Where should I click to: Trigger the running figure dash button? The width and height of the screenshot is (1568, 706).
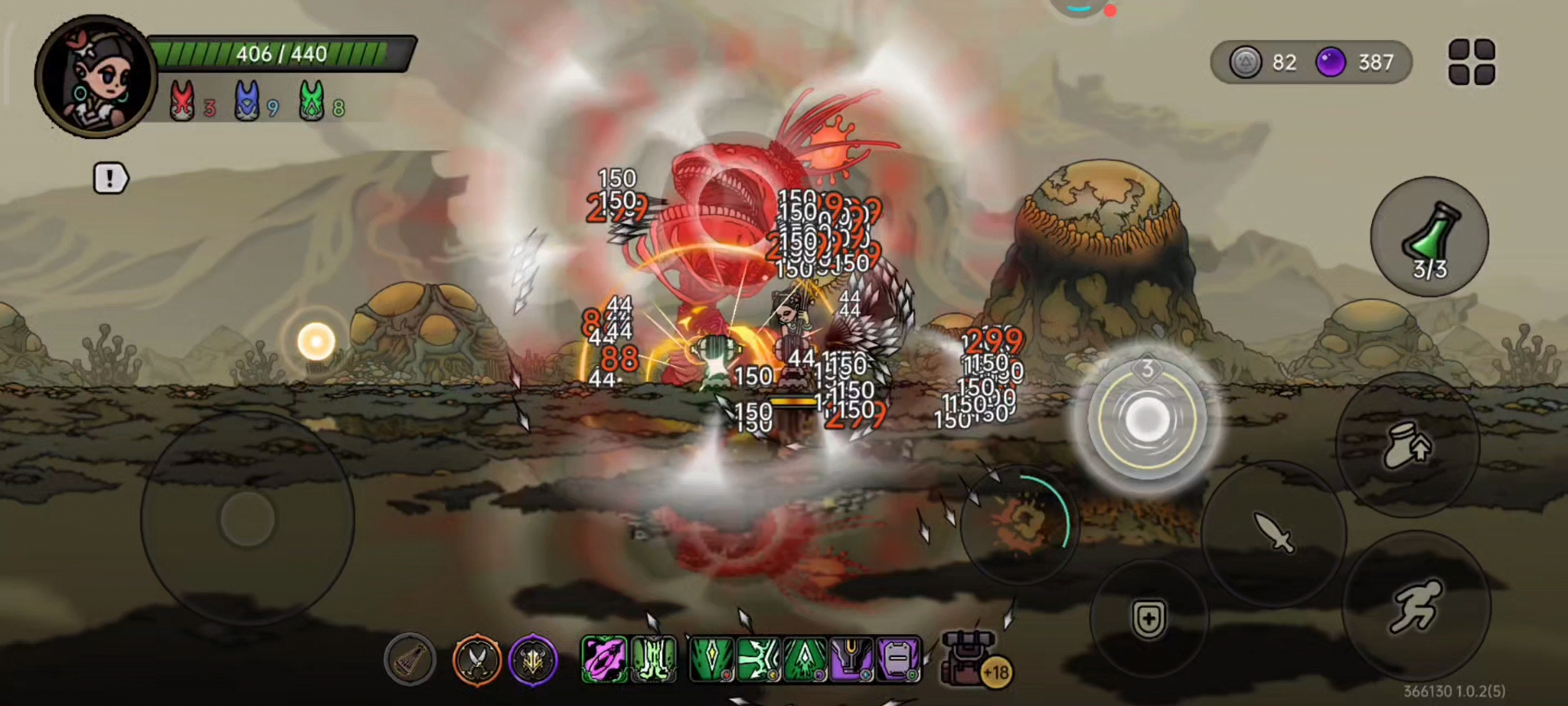(x=1415, y=605)
